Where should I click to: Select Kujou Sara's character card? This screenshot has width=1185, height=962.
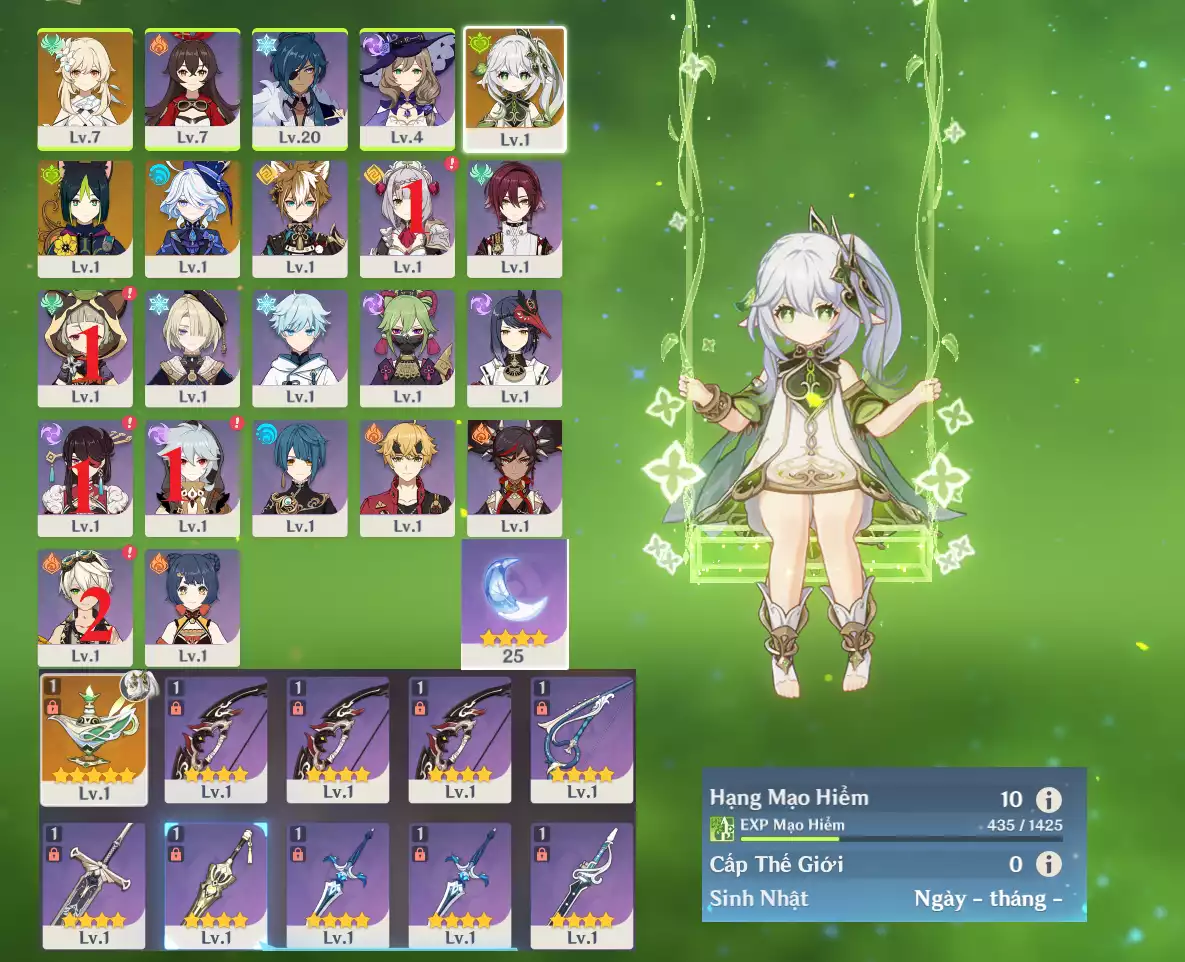point(515,347)
